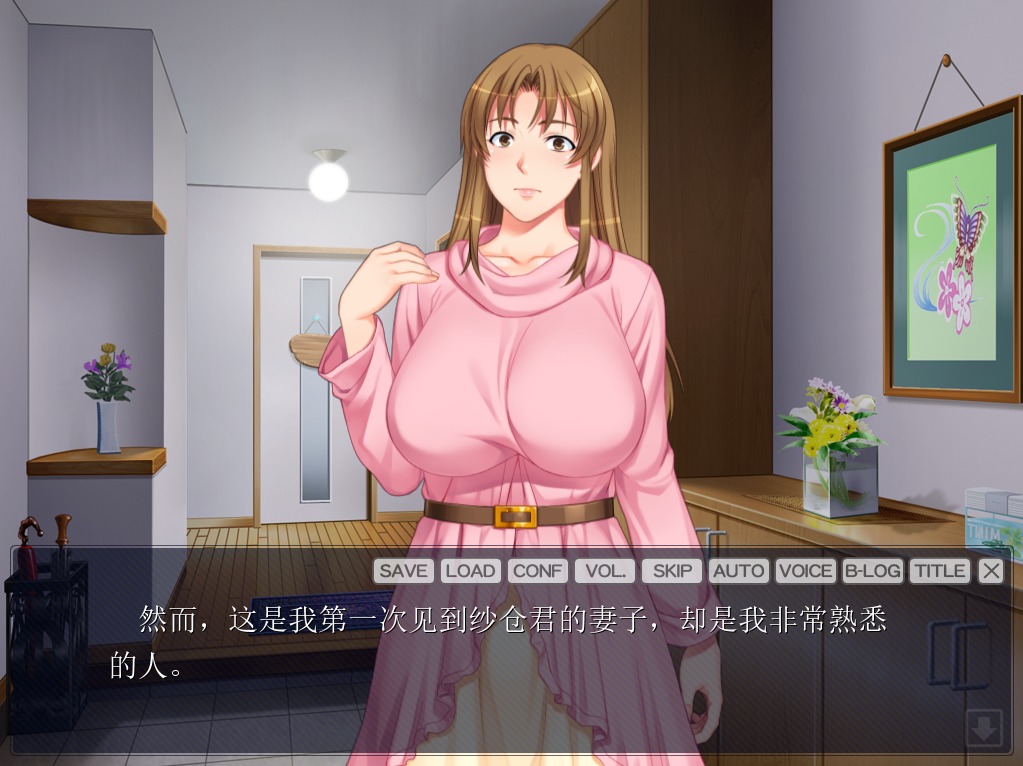Viewport: 1023px width, 766px height.
Task: Hide the dialogue box with X
Action: coord(991,571)
